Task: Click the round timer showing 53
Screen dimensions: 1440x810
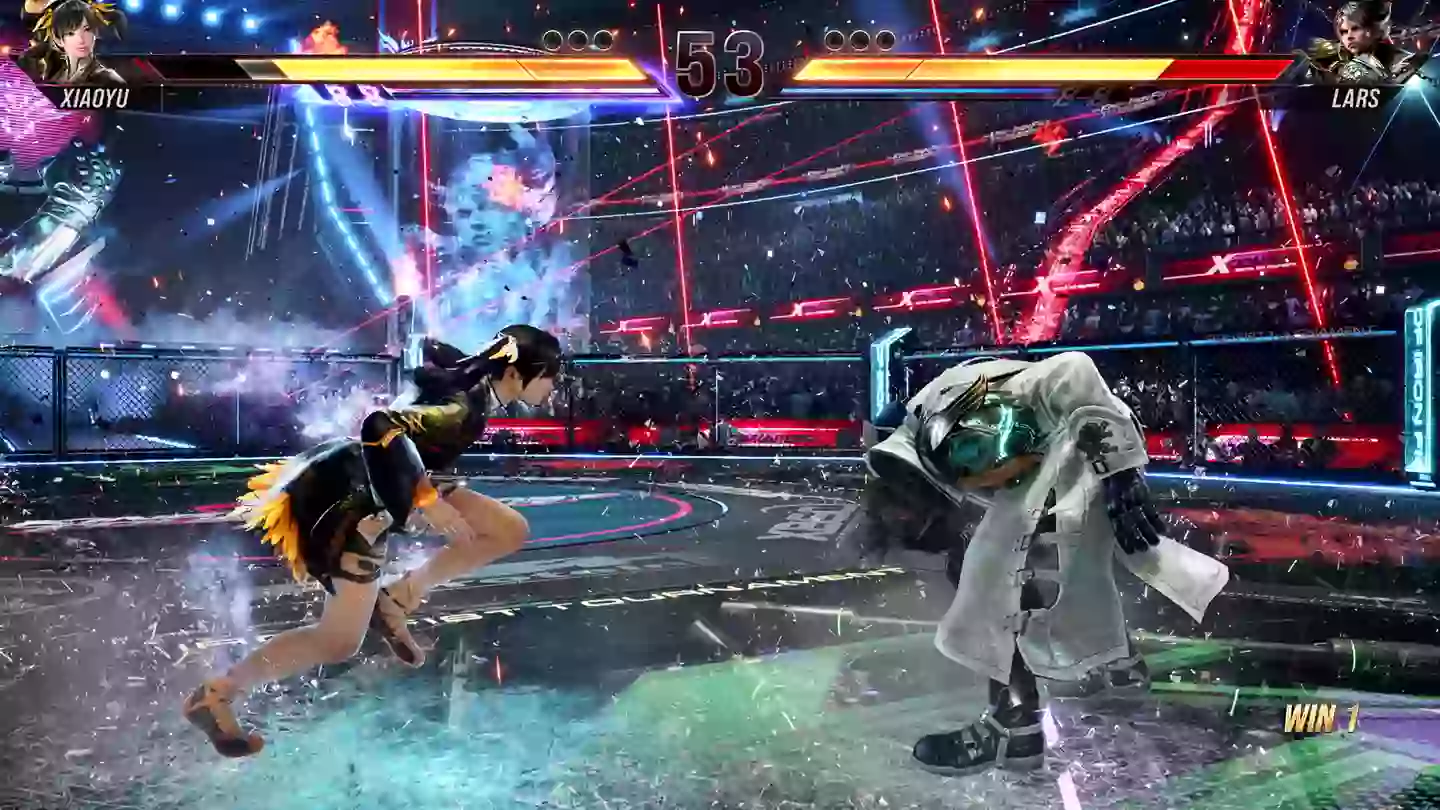Action: [718, 62]
